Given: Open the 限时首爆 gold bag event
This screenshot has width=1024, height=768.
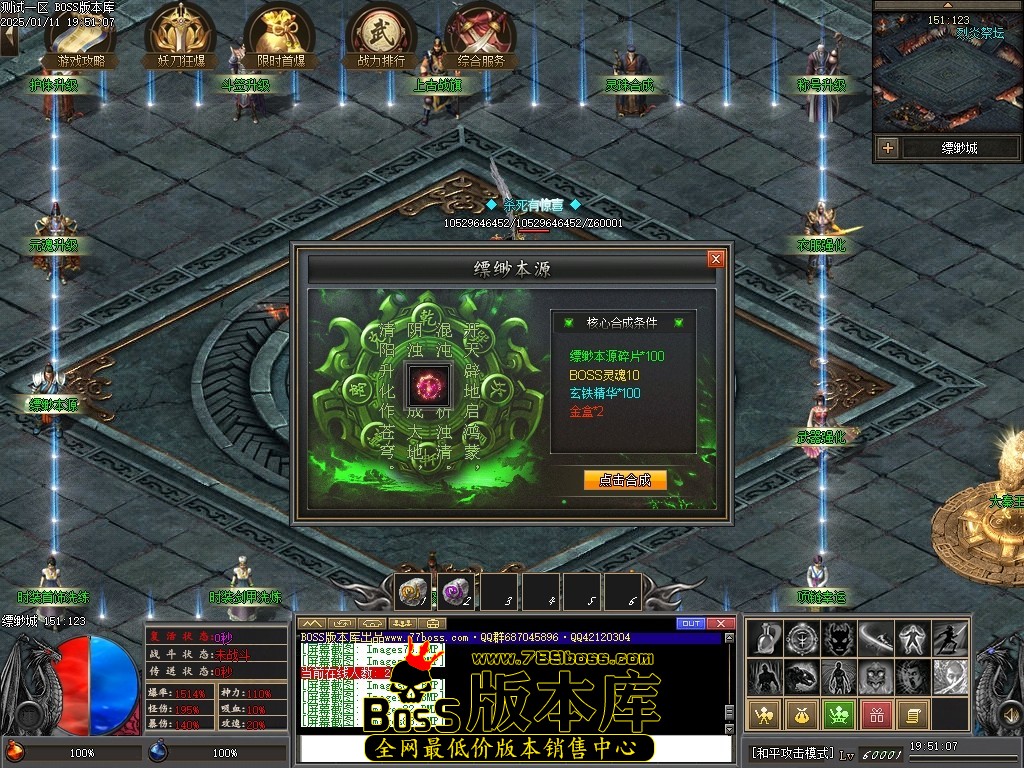Looking at the screenshot, I should tap(280, 37).
